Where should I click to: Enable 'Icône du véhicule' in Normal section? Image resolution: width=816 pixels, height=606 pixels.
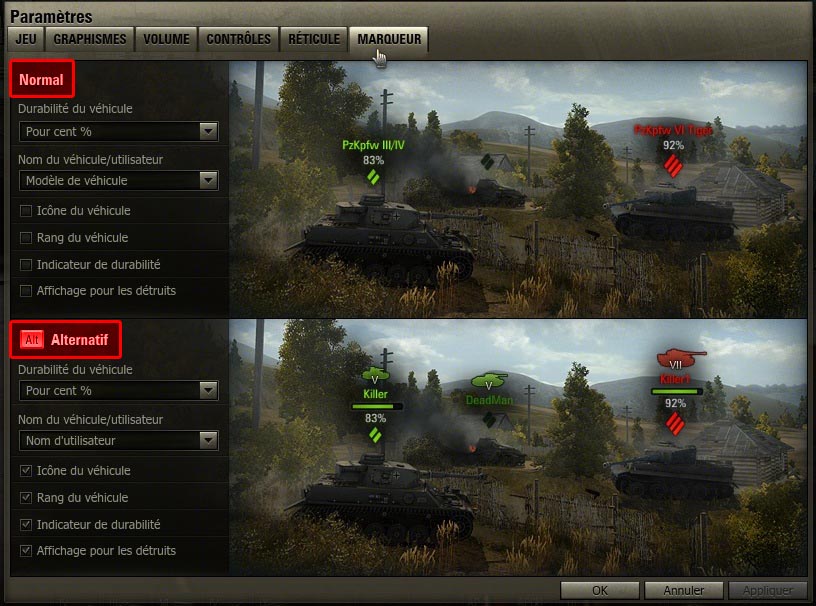pyautogui.click(x=26, y=211)
